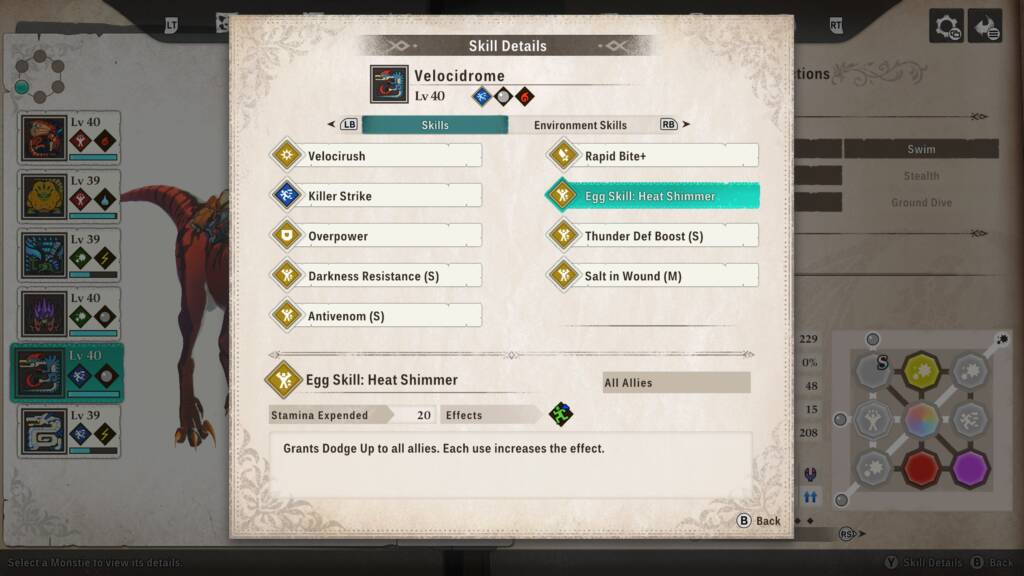1024x576 pixels.
Task: Select the Overpower skill entry
Action: [376, 236]
